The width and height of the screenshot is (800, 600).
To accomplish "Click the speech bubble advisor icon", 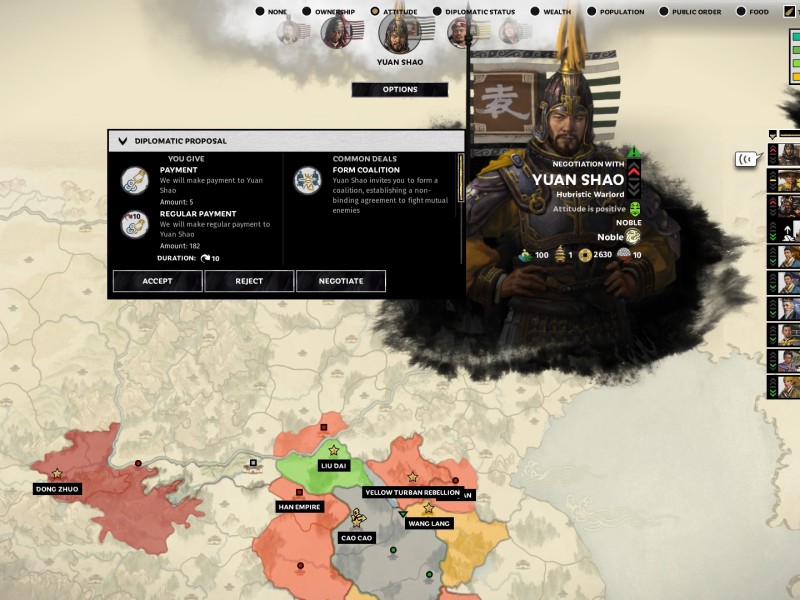I will point(745,158).
